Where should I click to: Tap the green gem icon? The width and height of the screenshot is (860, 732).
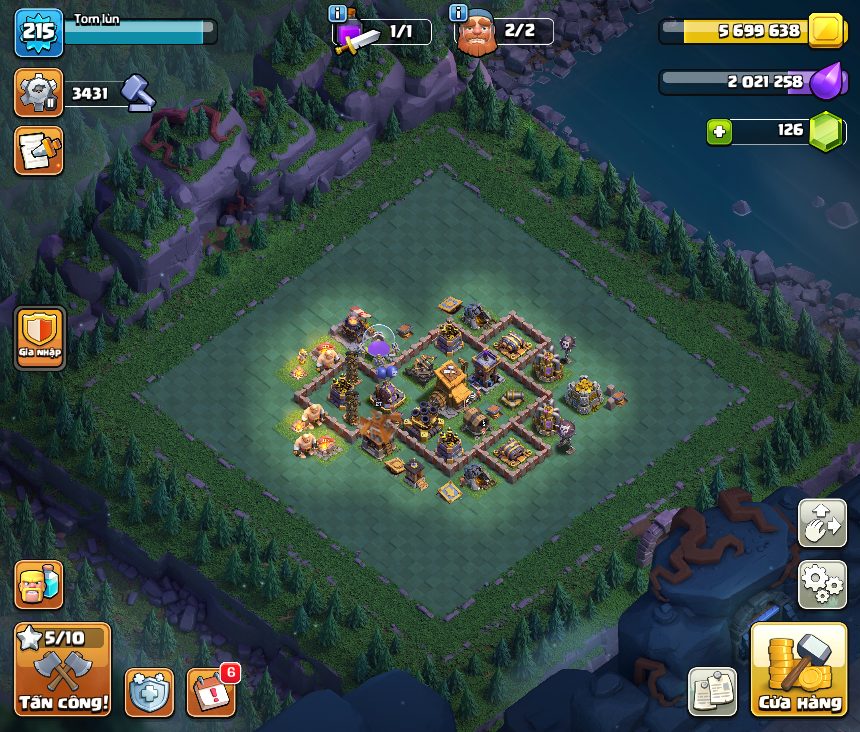827,131
